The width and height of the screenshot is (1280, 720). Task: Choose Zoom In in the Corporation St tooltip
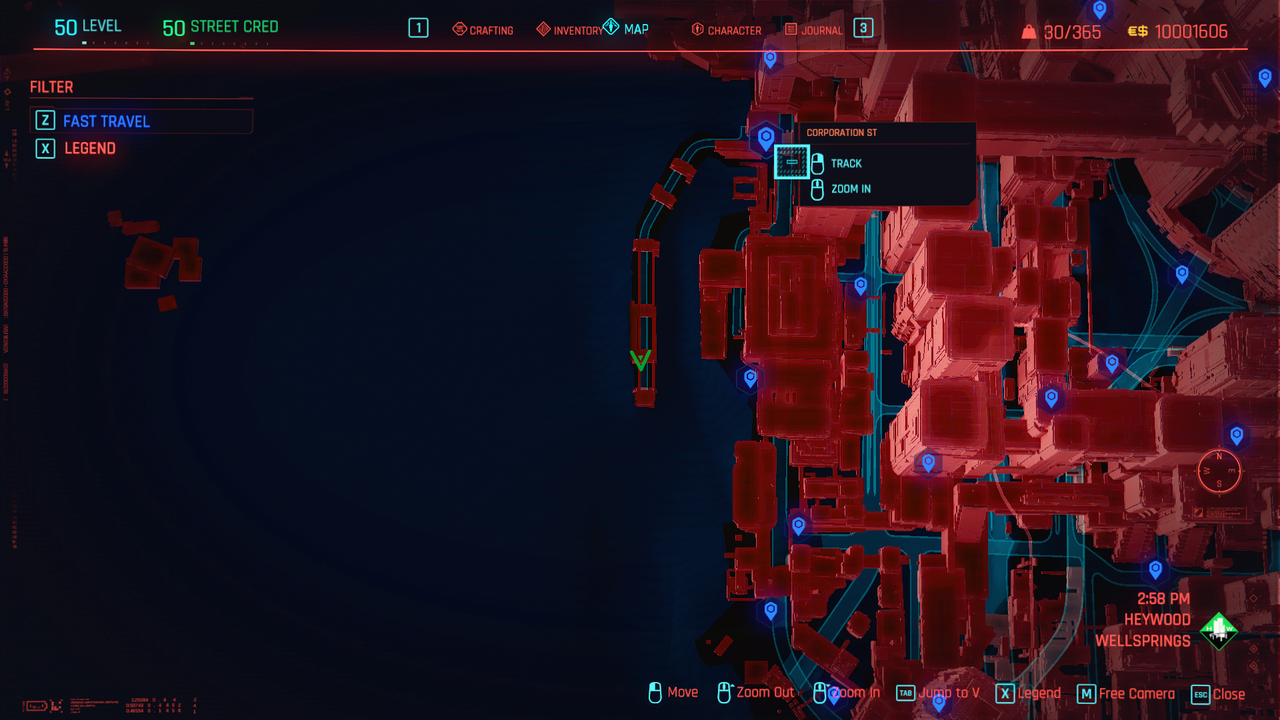pyautogui.click(x=850, y=189)
